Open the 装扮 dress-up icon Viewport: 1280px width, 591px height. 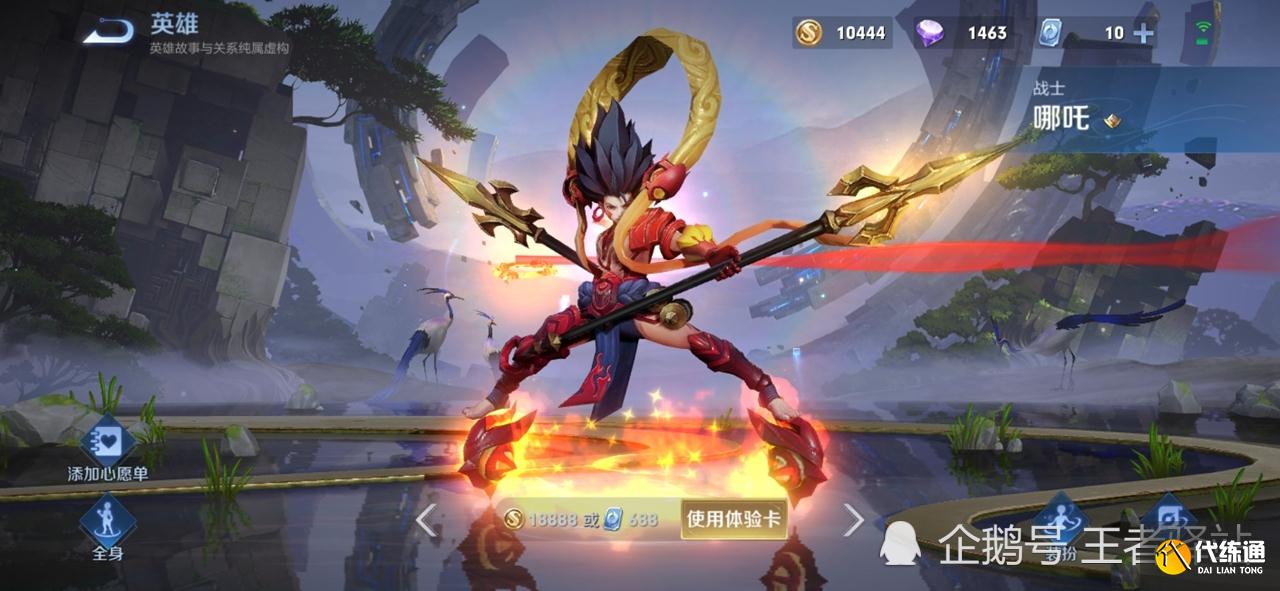[1060, 520]
